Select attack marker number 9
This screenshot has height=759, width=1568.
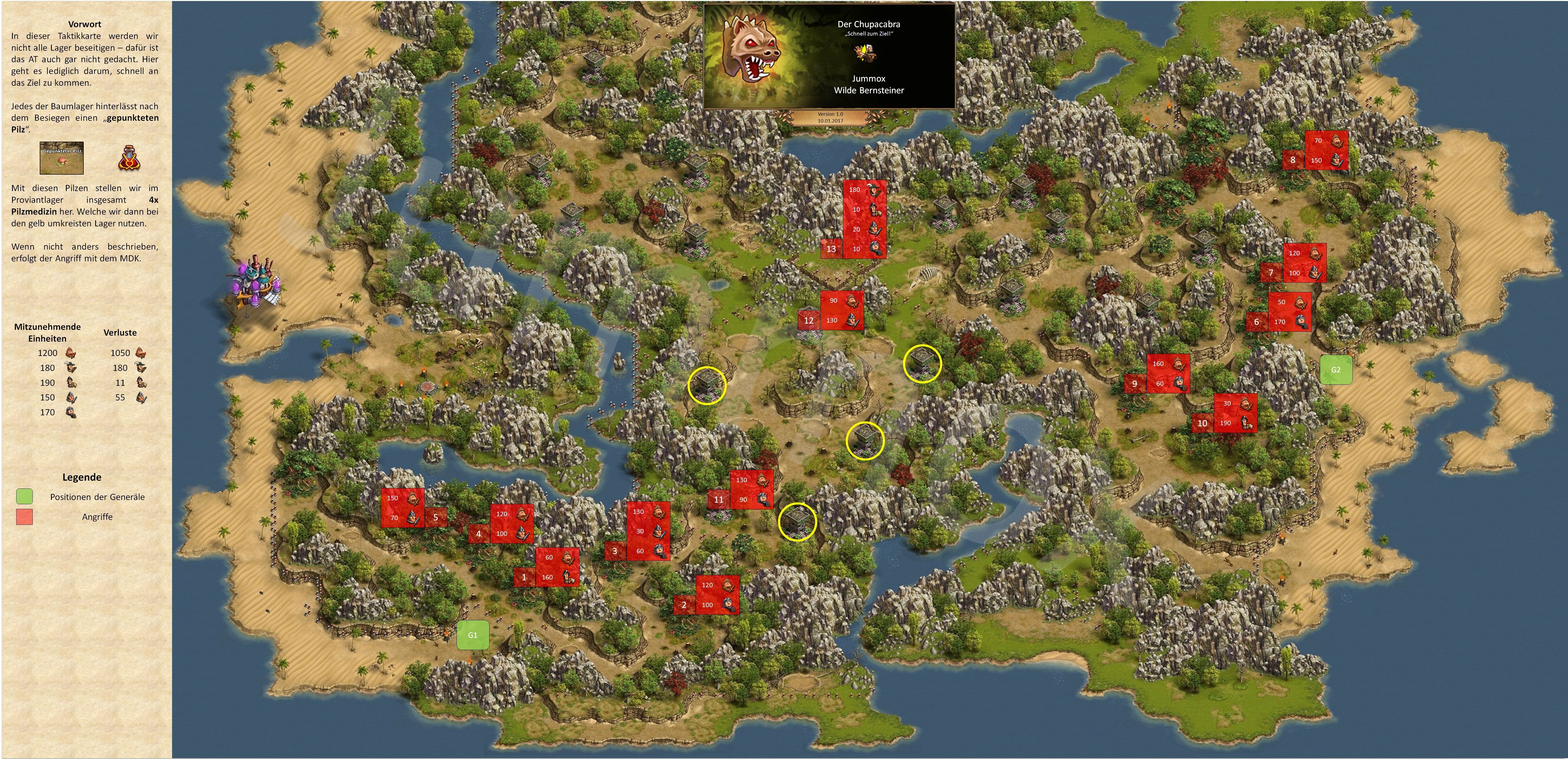pos(1135,384)
